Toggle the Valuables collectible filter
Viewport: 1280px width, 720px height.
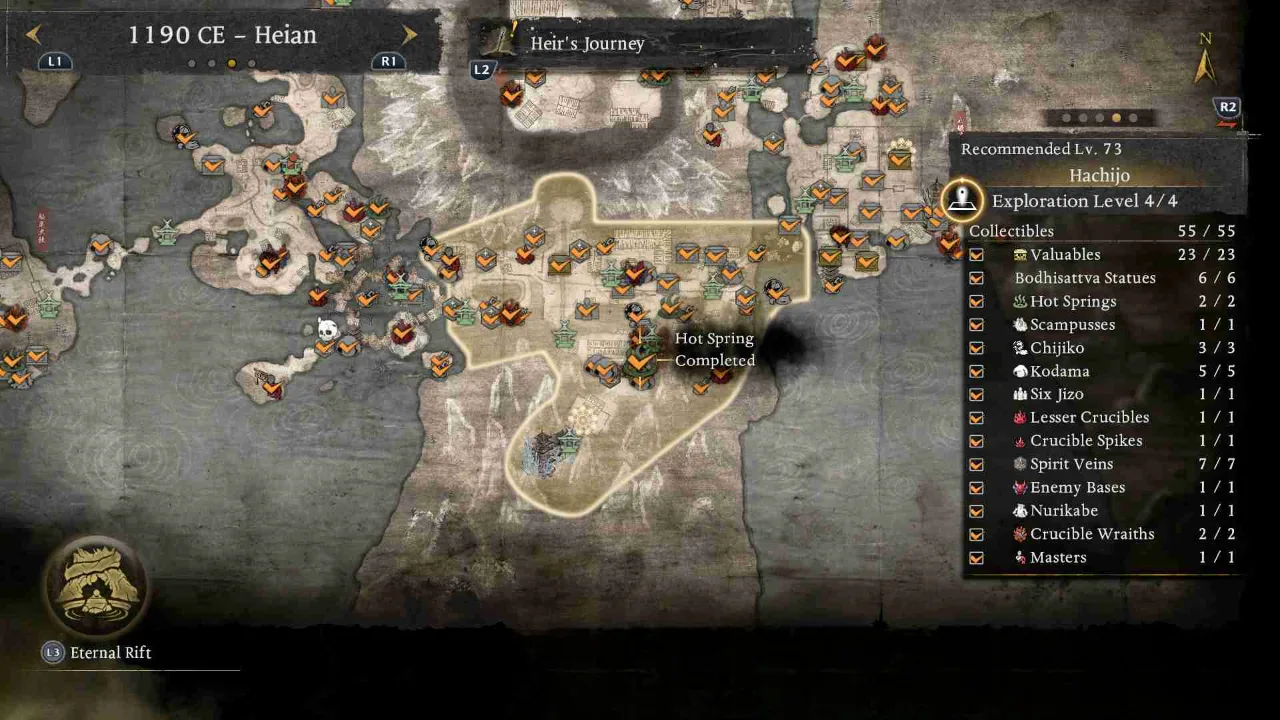point(976,255)
